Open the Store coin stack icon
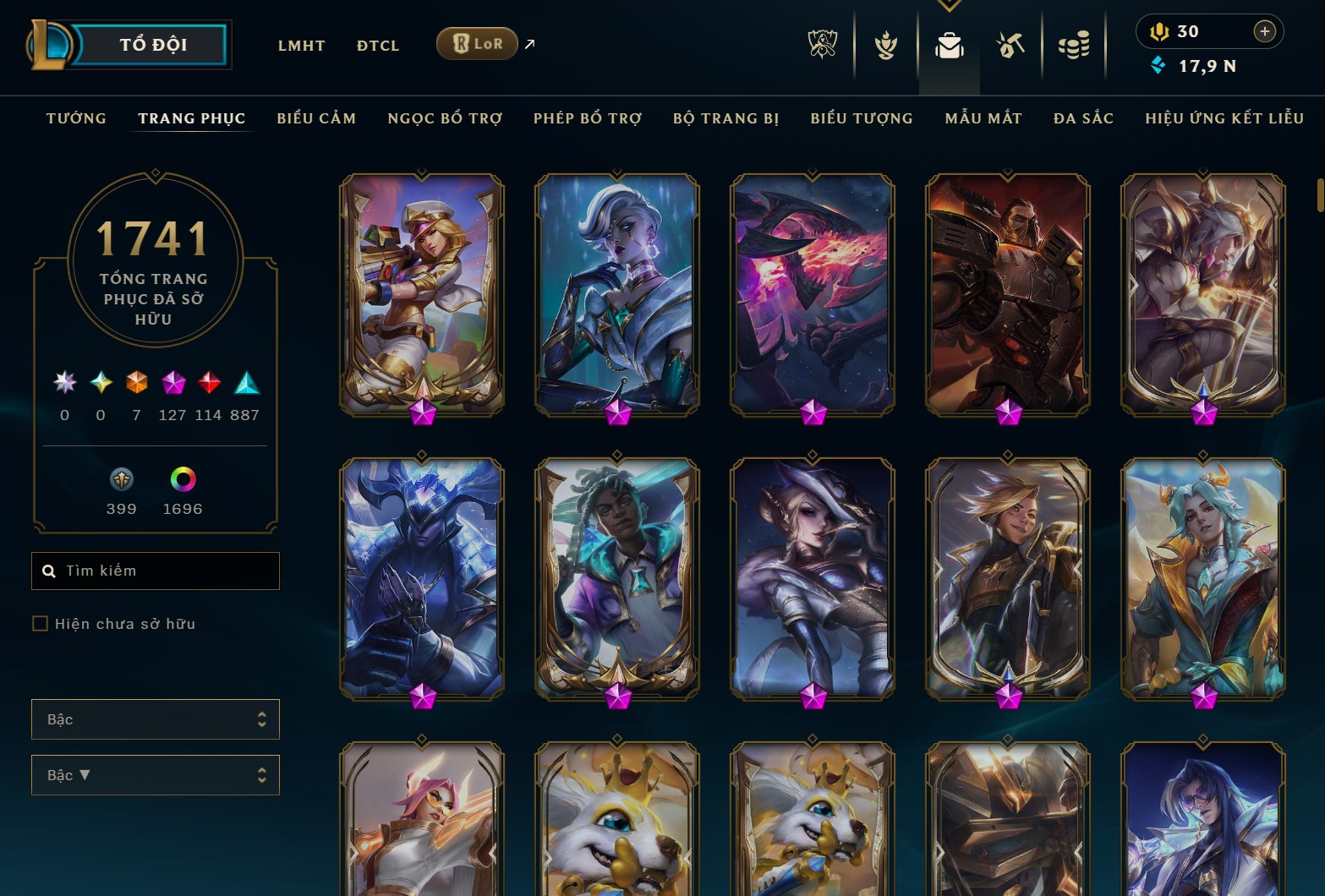Image resolution: width=1325 pixels, height=896 pixels. point(1073,46)
